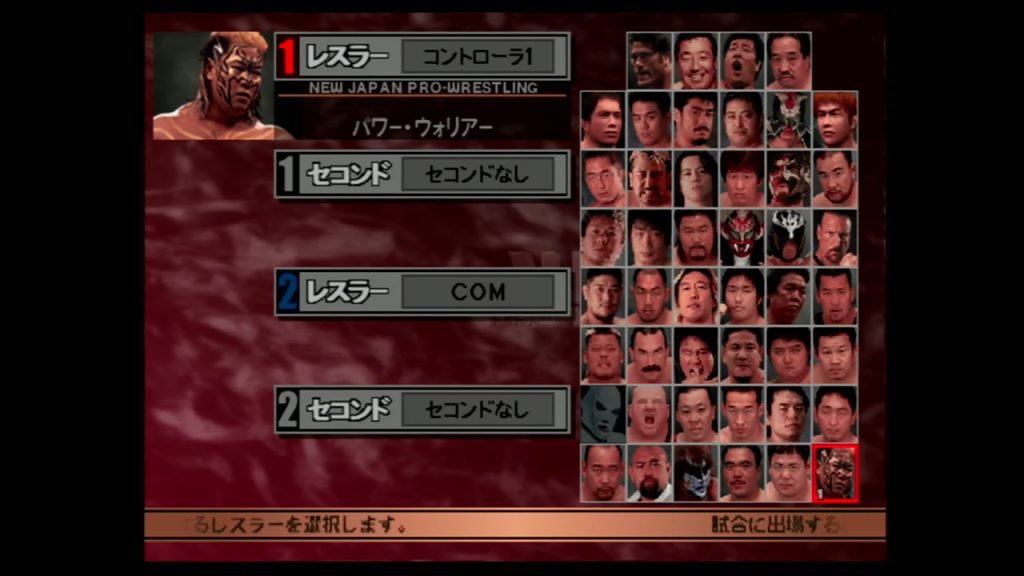Image resolution: width=1024 pixels, height=576 pixels.
Task: Choose the red-and-white face-painted wrestler portrait
Action: [x=788, y=178]
